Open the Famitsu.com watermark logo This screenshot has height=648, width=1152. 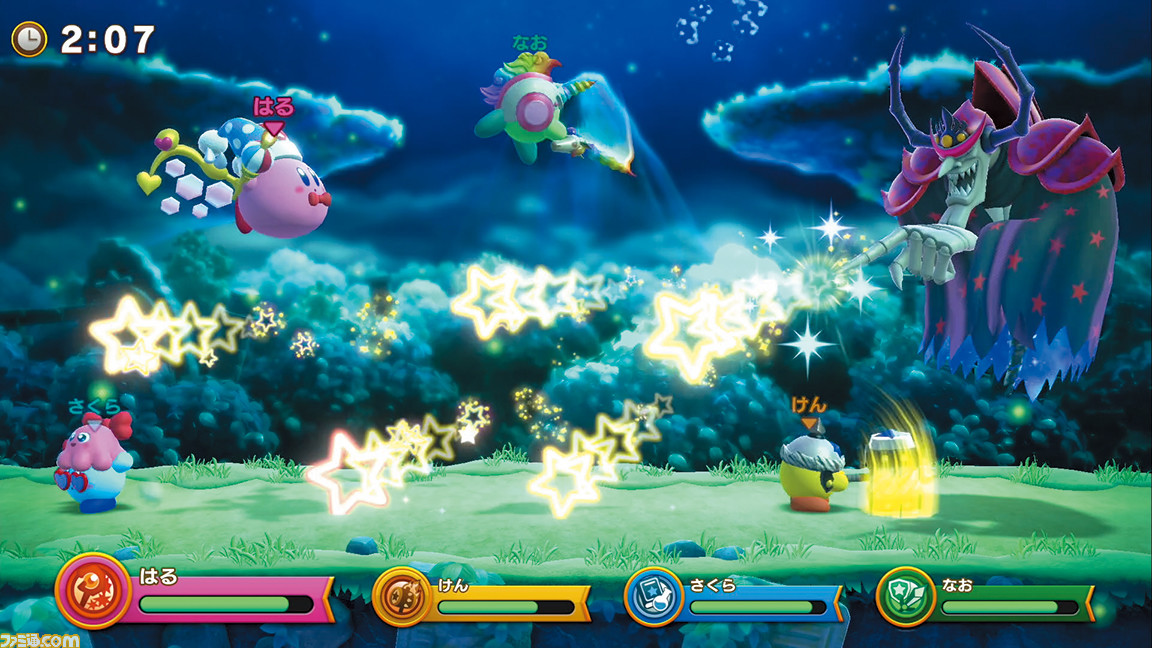coord(41,637)
